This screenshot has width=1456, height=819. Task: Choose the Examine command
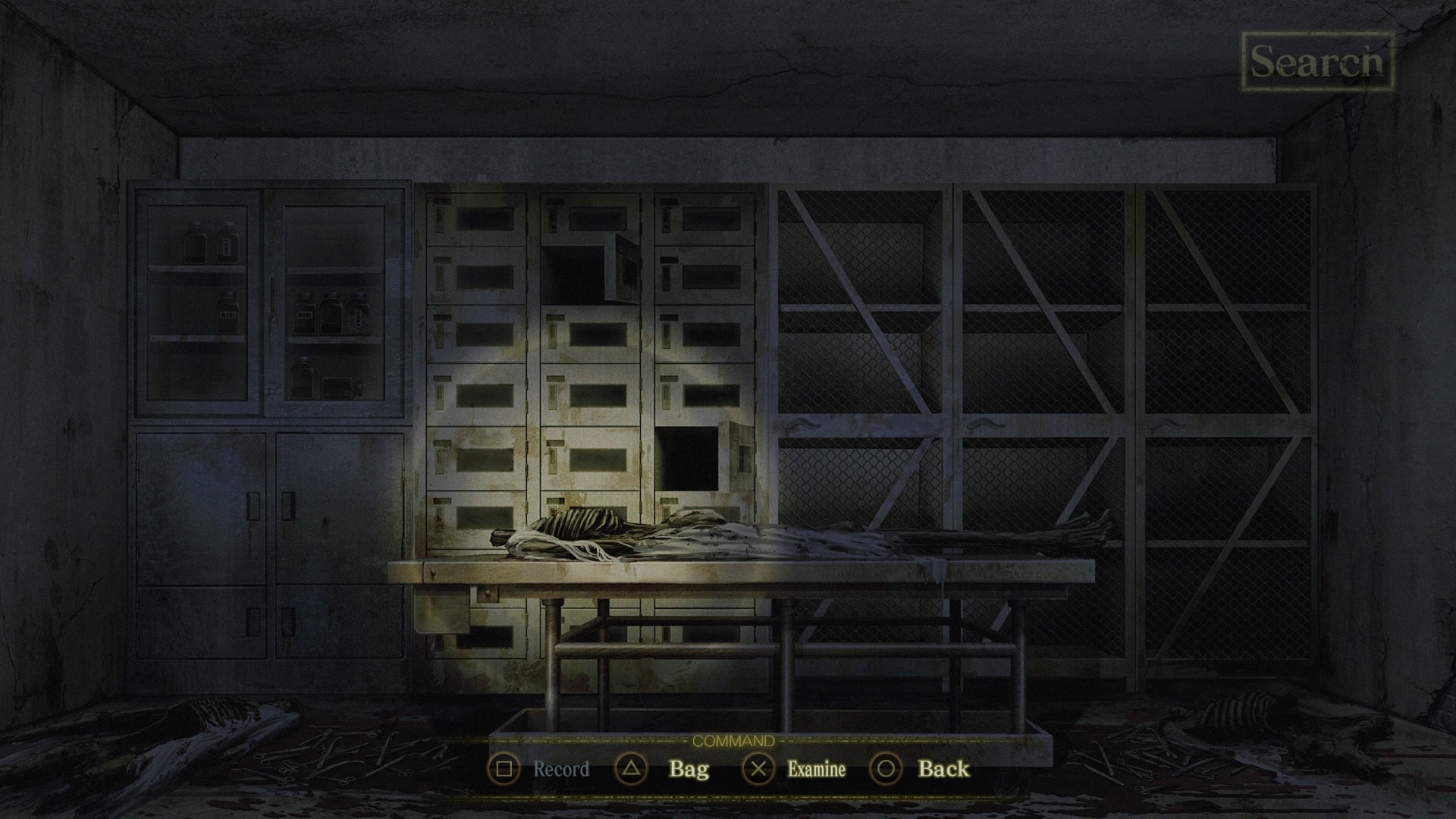pos(815,769)
